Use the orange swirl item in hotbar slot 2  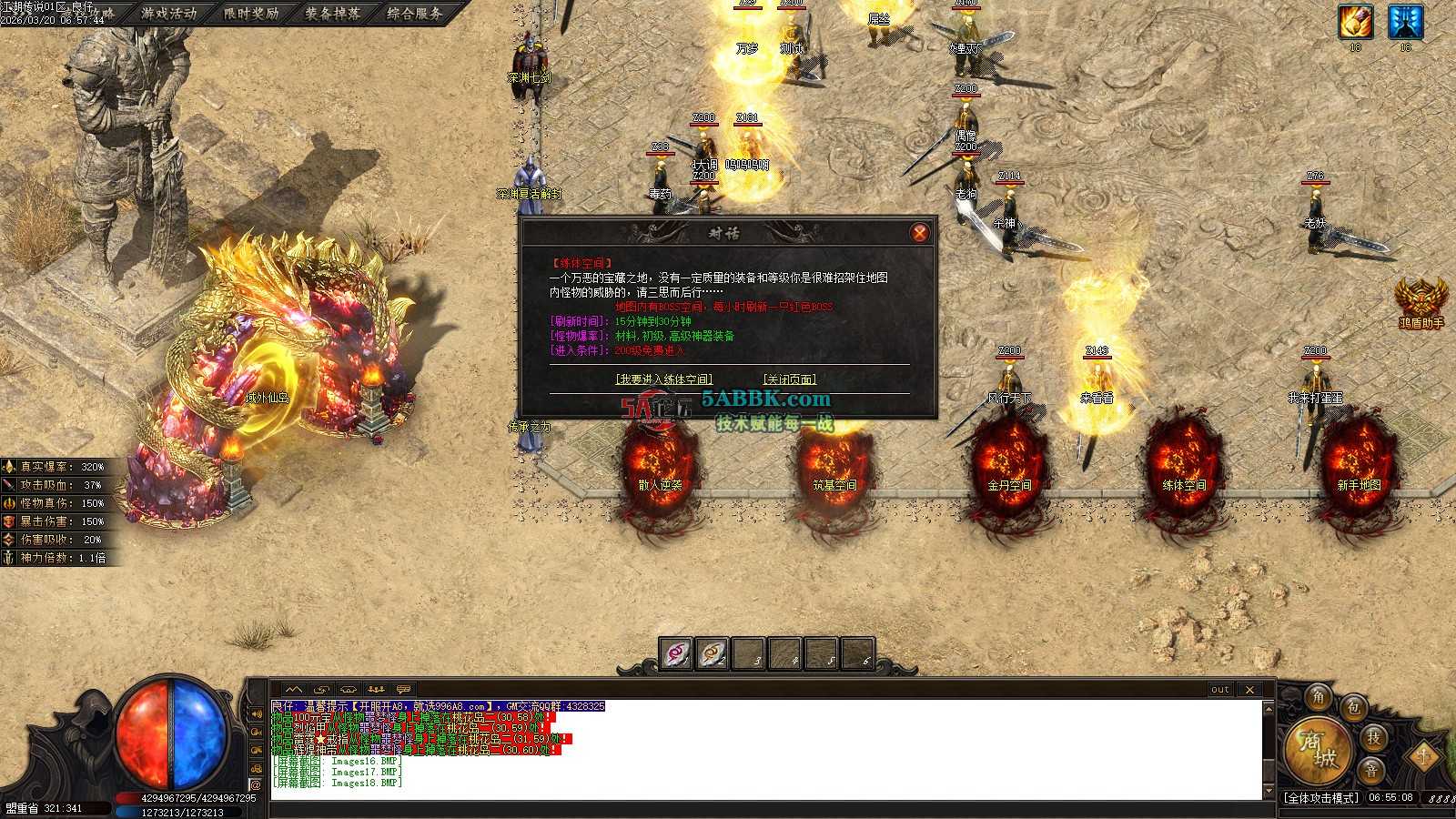(x=713, y=653)
